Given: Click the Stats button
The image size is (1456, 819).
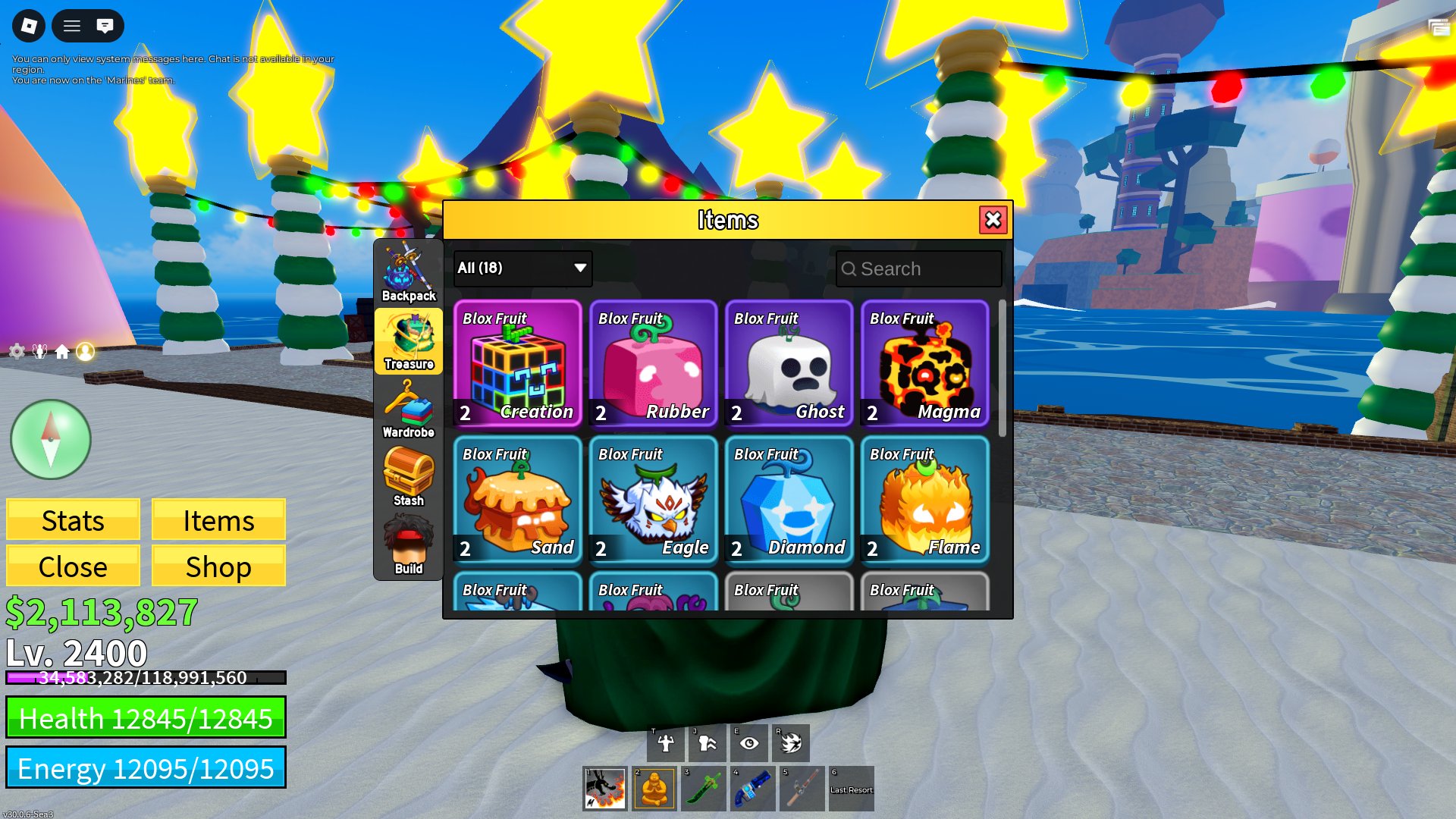Looking at the screenshot, I should click(x=73, y=520).
